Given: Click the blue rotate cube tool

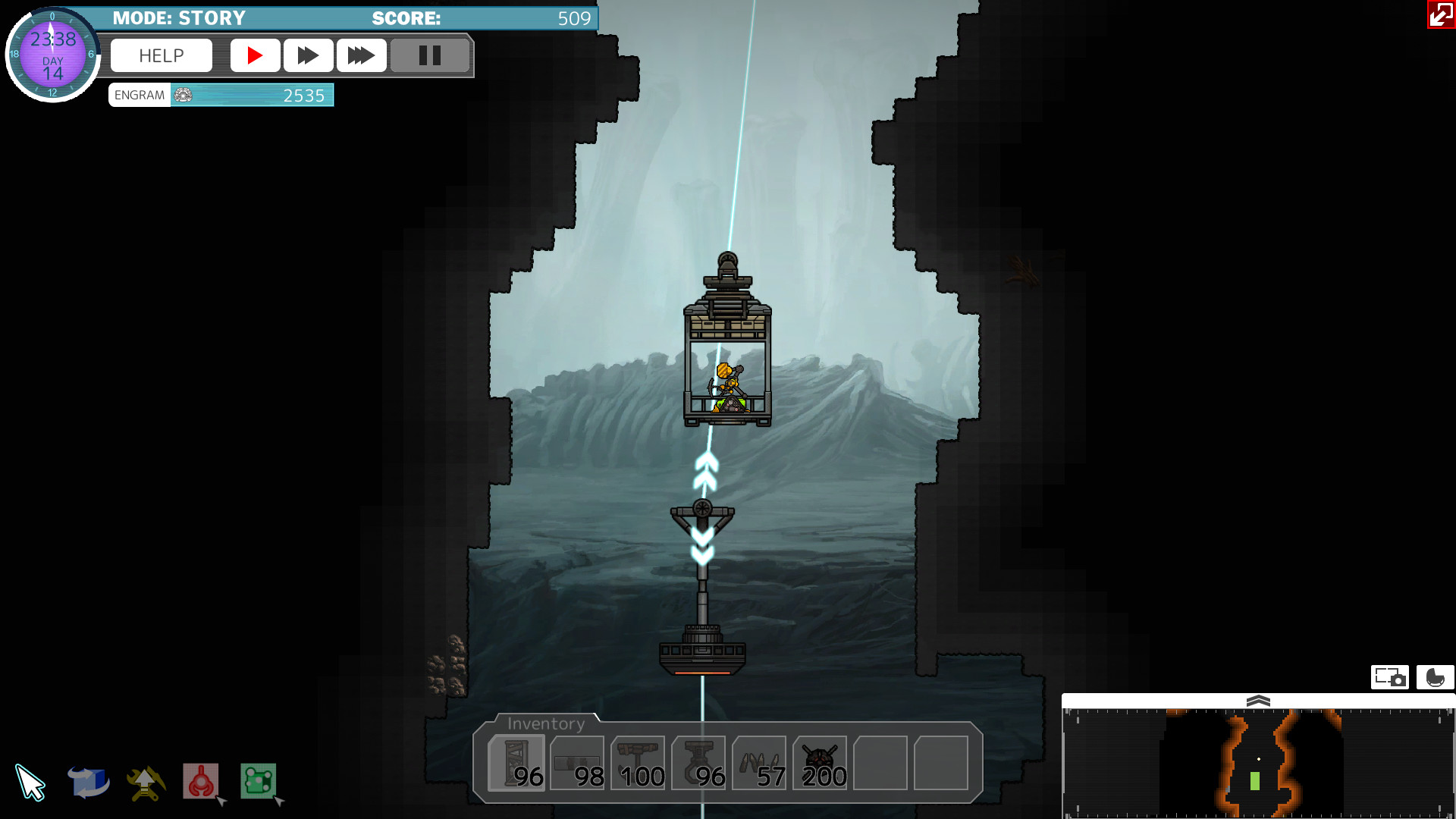Looking at the screenshot, I should (88, 783).
